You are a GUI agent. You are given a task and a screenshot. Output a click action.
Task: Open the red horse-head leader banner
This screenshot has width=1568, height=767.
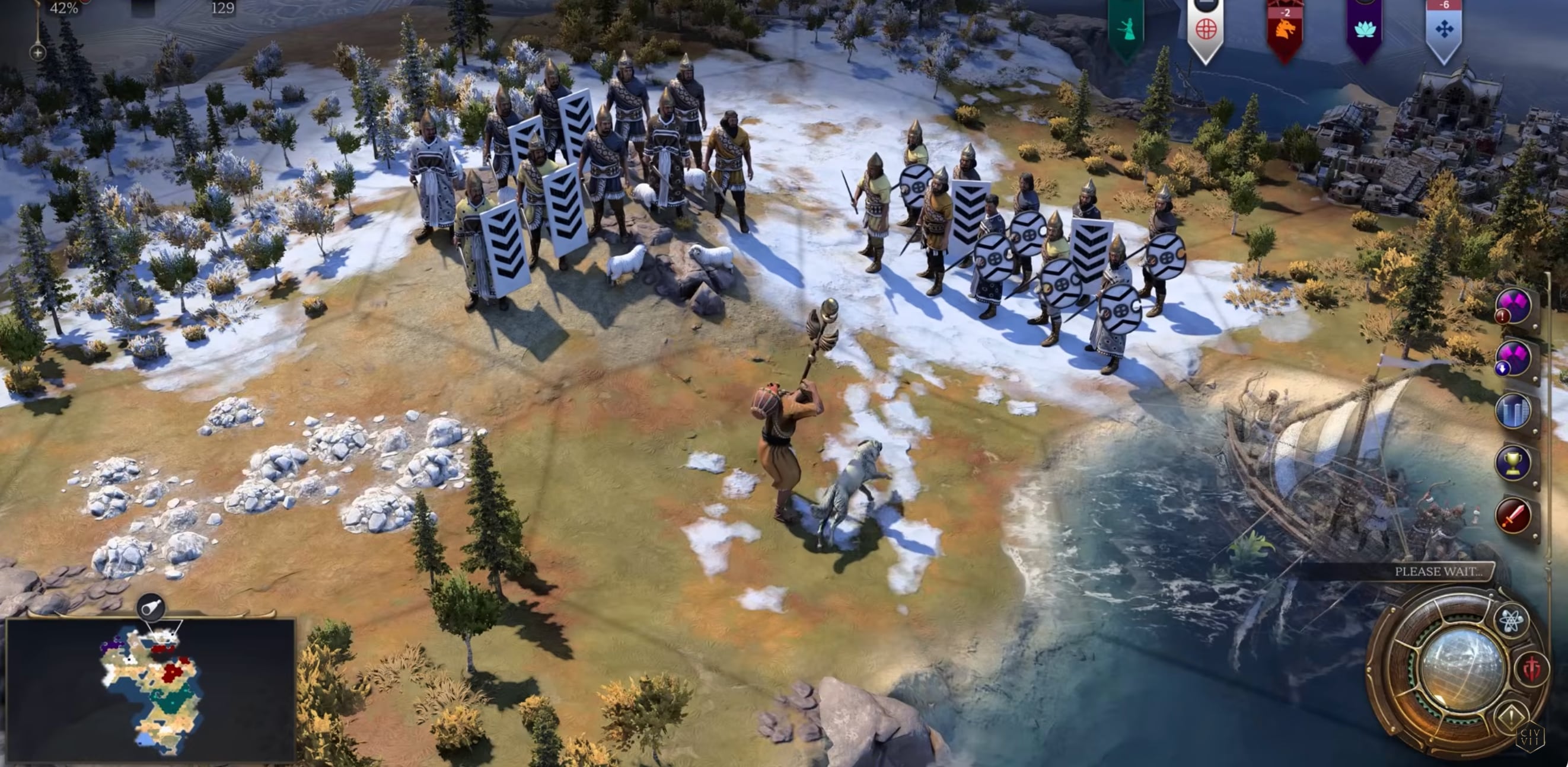(1285, 28)
